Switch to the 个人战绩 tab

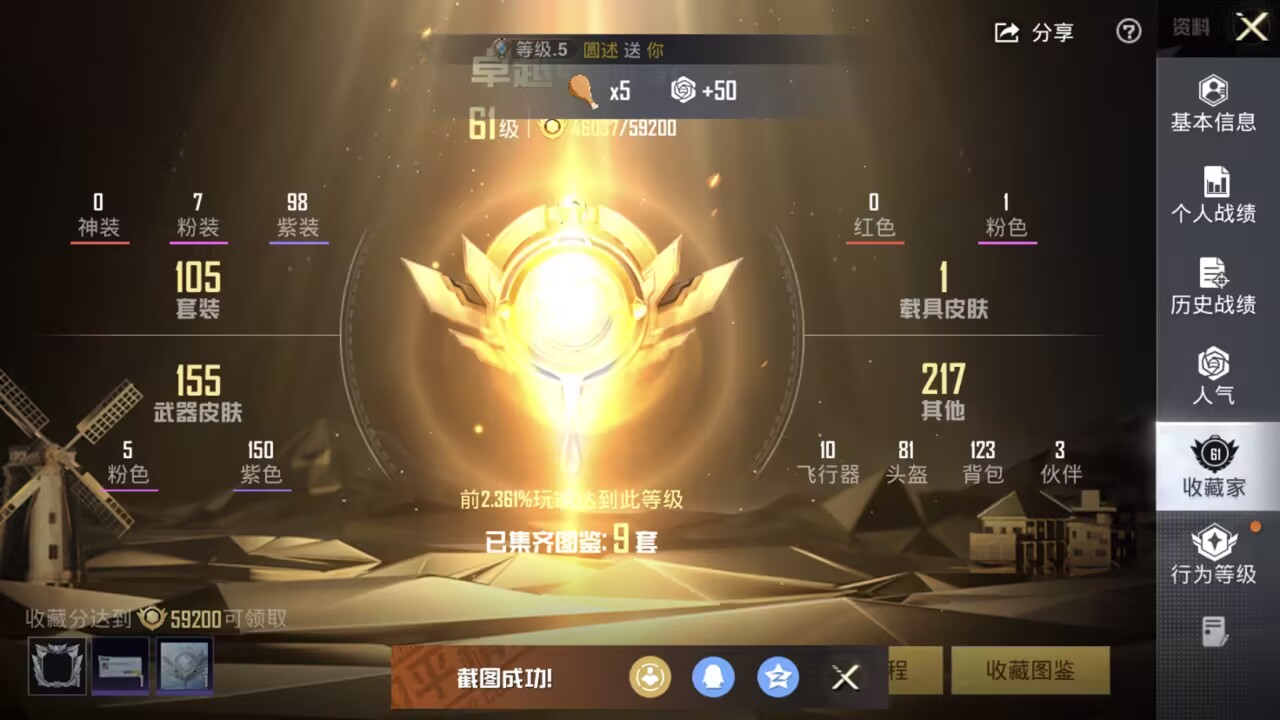point(1213,195)
